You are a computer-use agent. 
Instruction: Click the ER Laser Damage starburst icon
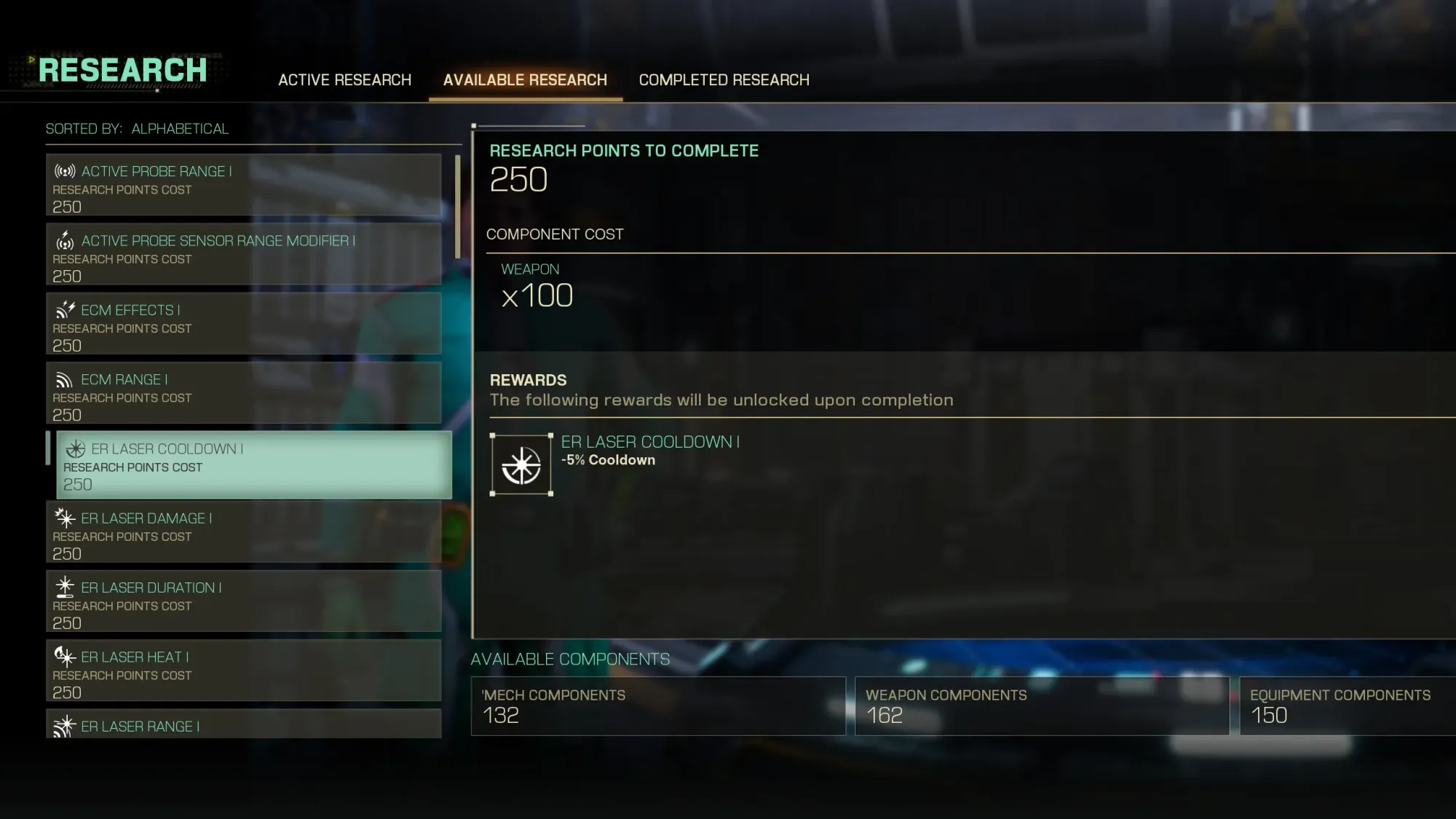[64, 518]
